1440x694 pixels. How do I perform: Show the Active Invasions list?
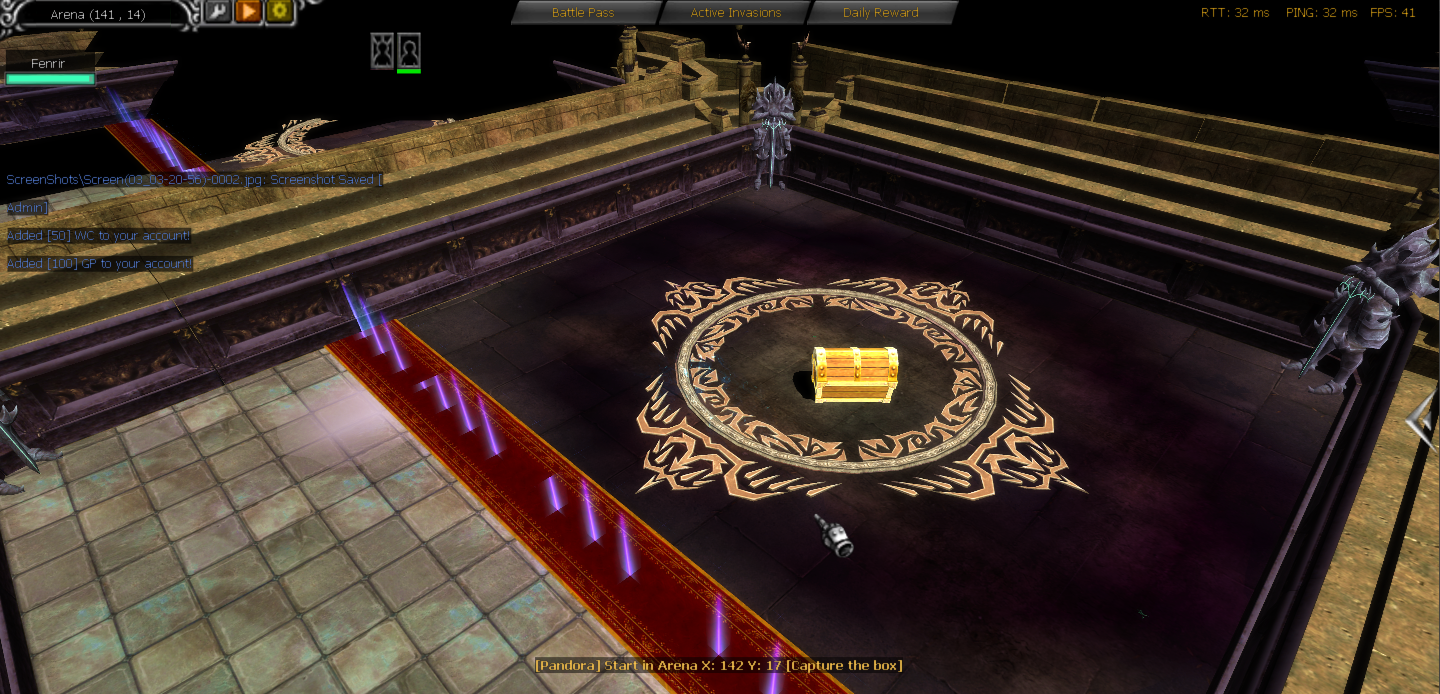(x=735, y=13)
